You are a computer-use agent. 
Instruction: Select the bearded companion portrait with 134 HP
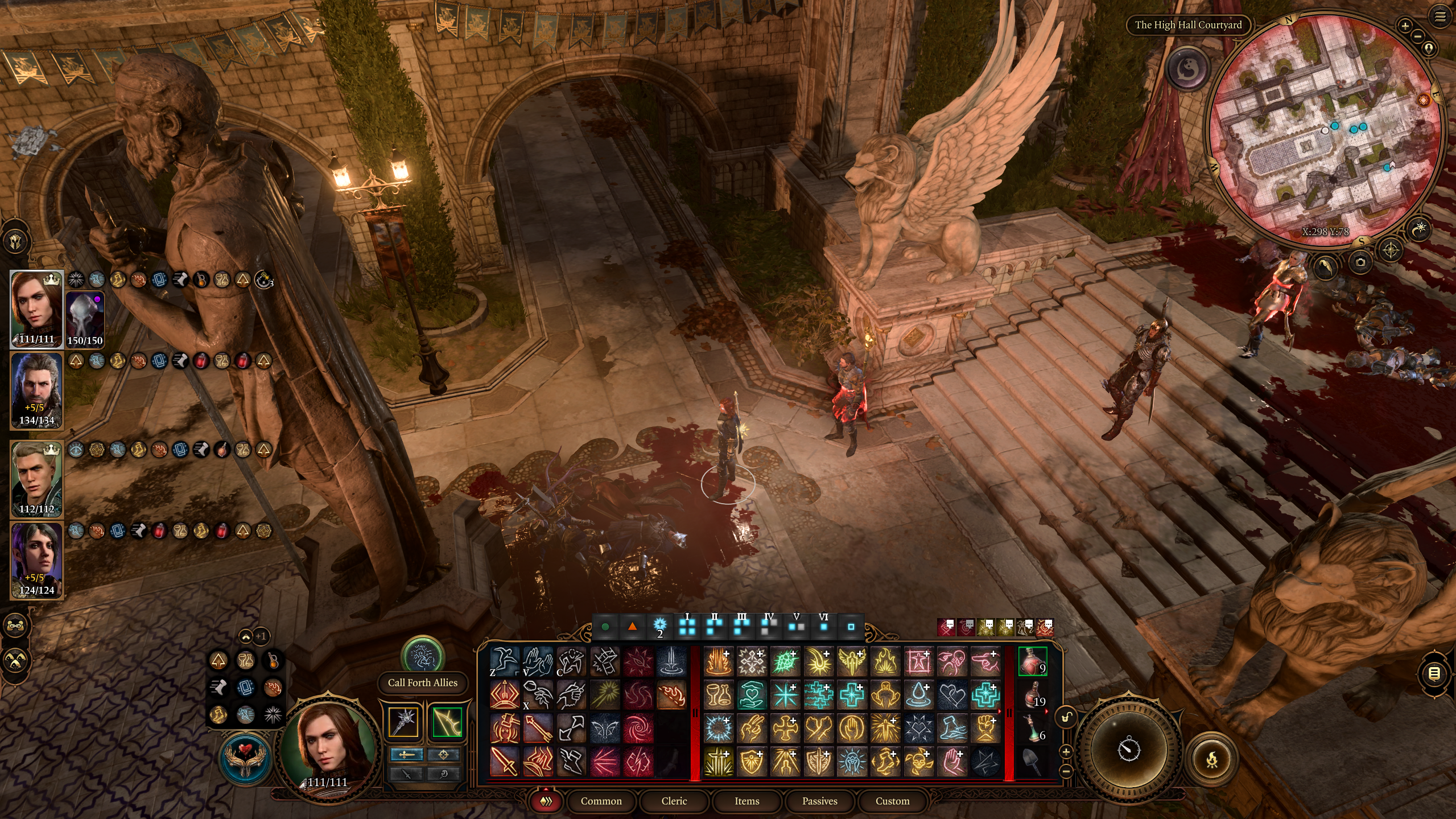pos(36,390)
